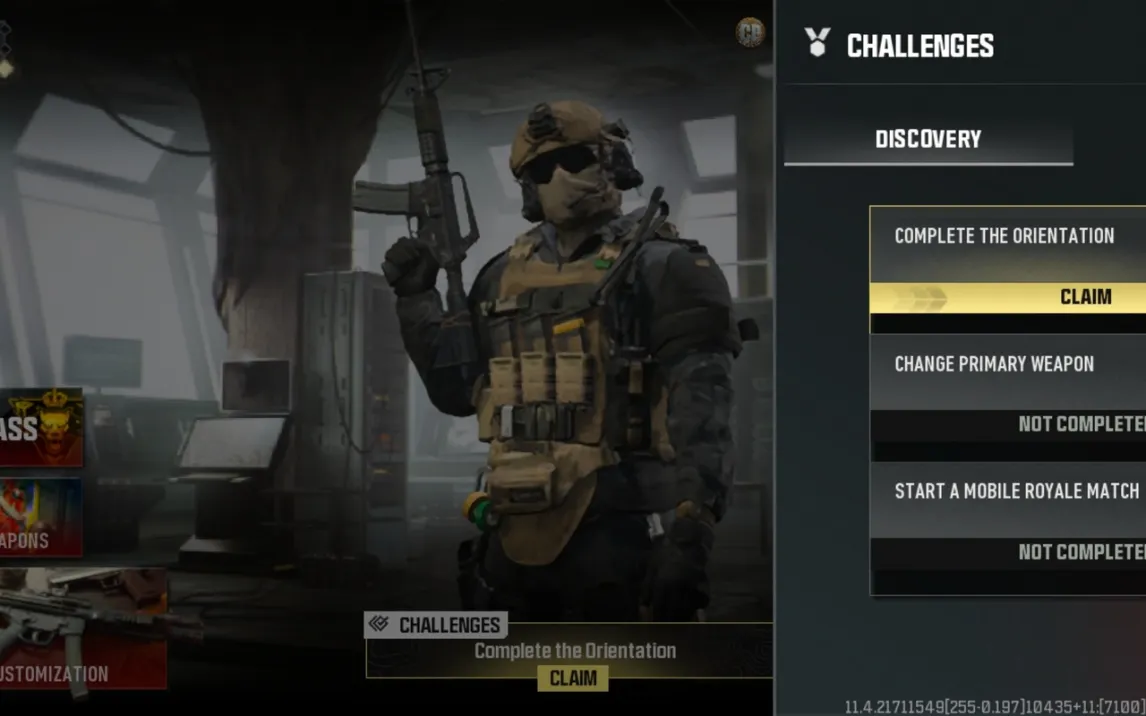
Task: Claim the reward in the bottom Challenges banner
Action: 573,678
